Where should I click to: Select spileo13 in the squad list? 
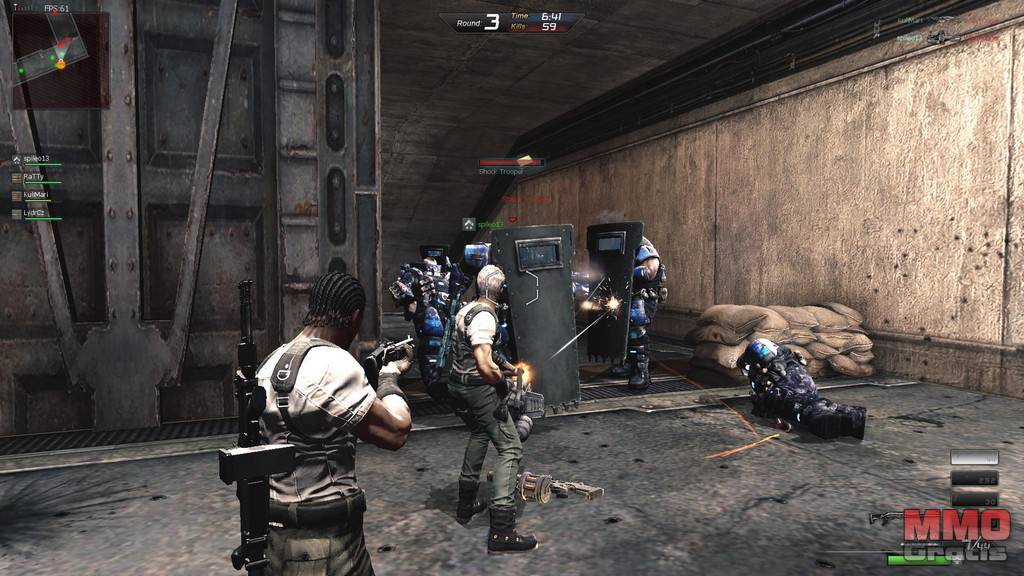(x=36, y=160)
